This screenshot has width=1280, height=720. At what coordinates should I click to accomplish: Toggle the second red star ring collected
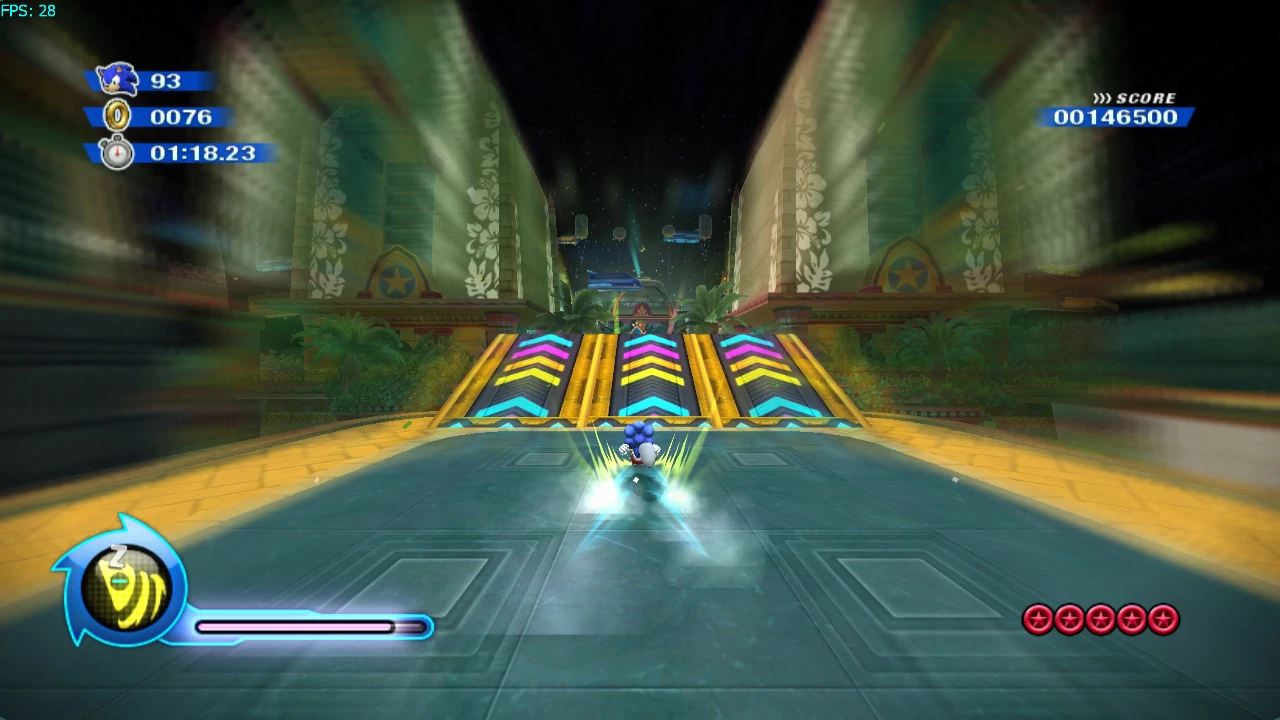pos(1069,620)
